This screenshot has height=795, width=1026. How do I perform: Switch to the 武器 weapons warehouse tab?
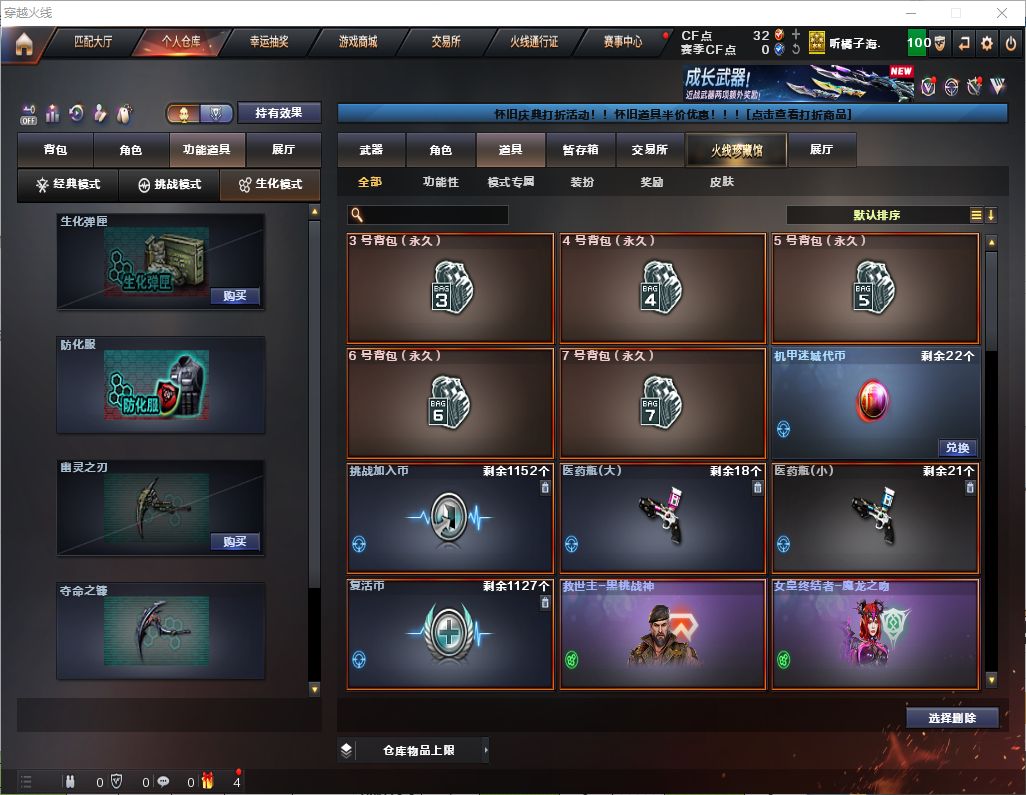(x=371, y=150)
